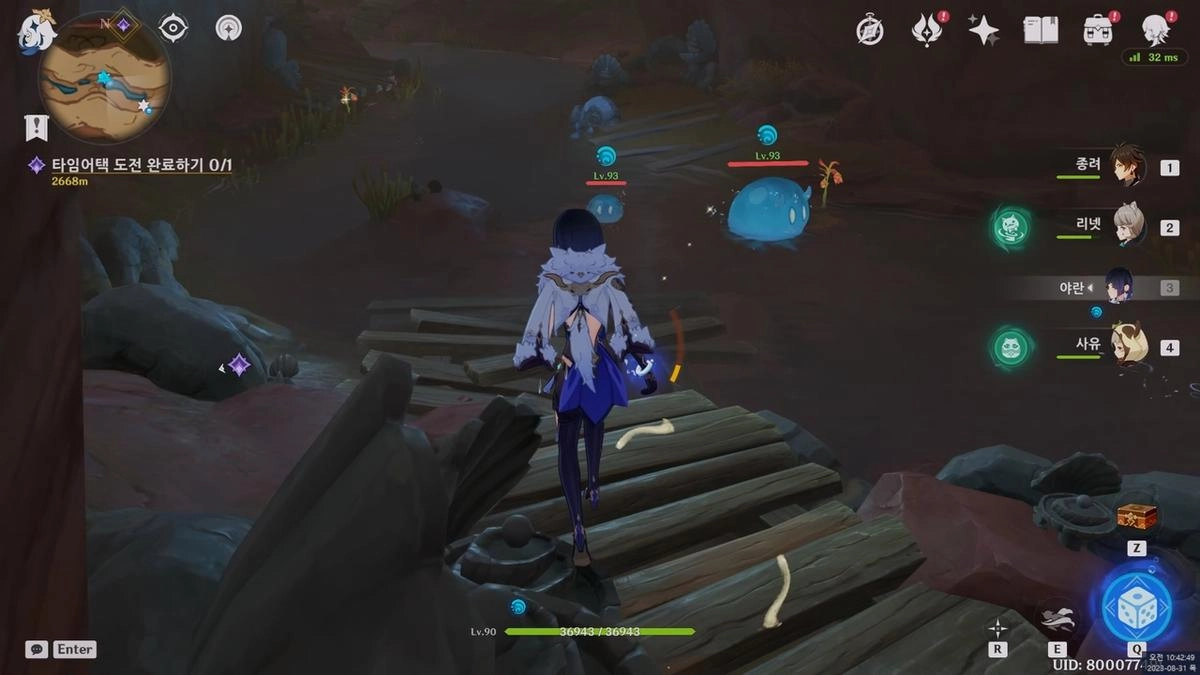Select active character 야란

click(1118, 287)
